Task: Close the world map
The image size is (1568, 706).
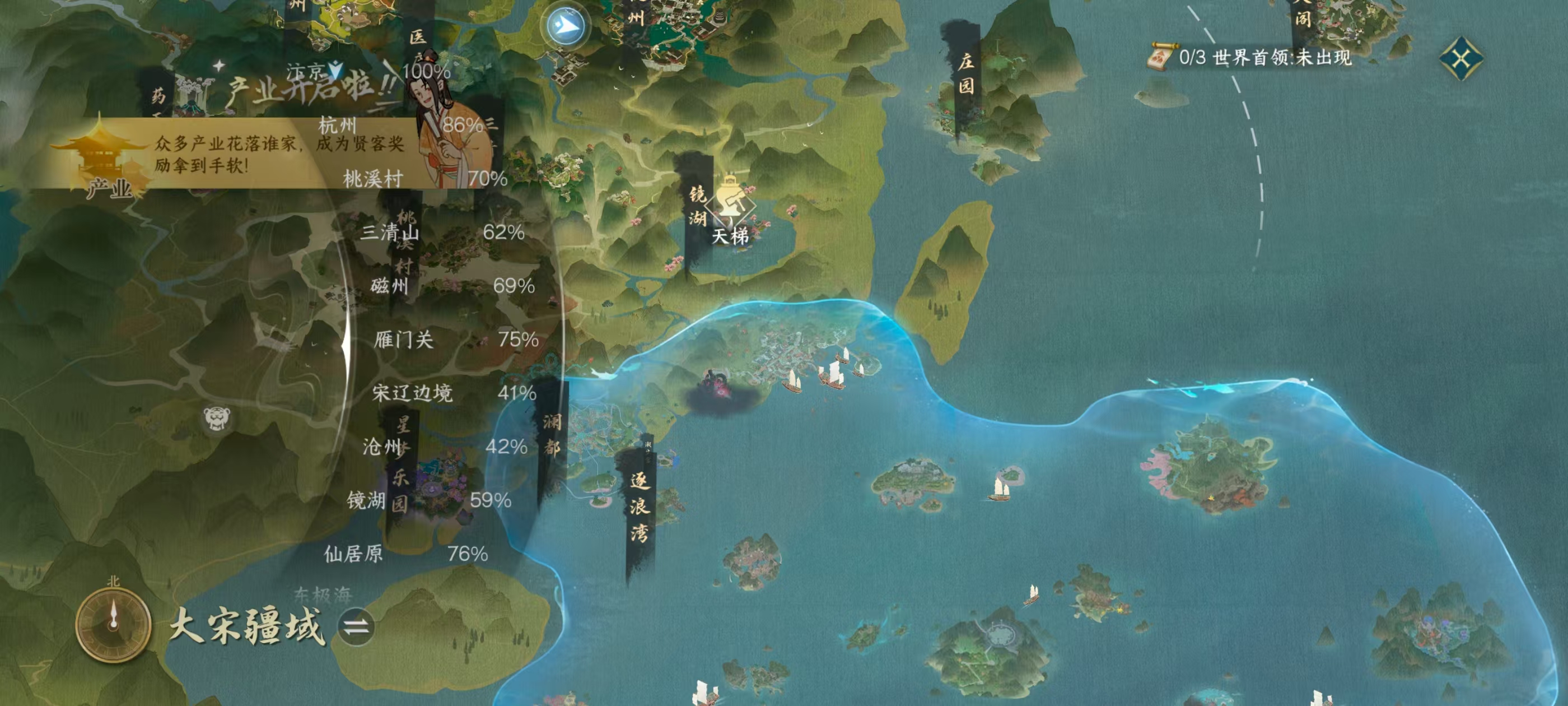Action: pyautogui.click(x=1461, y=58)
